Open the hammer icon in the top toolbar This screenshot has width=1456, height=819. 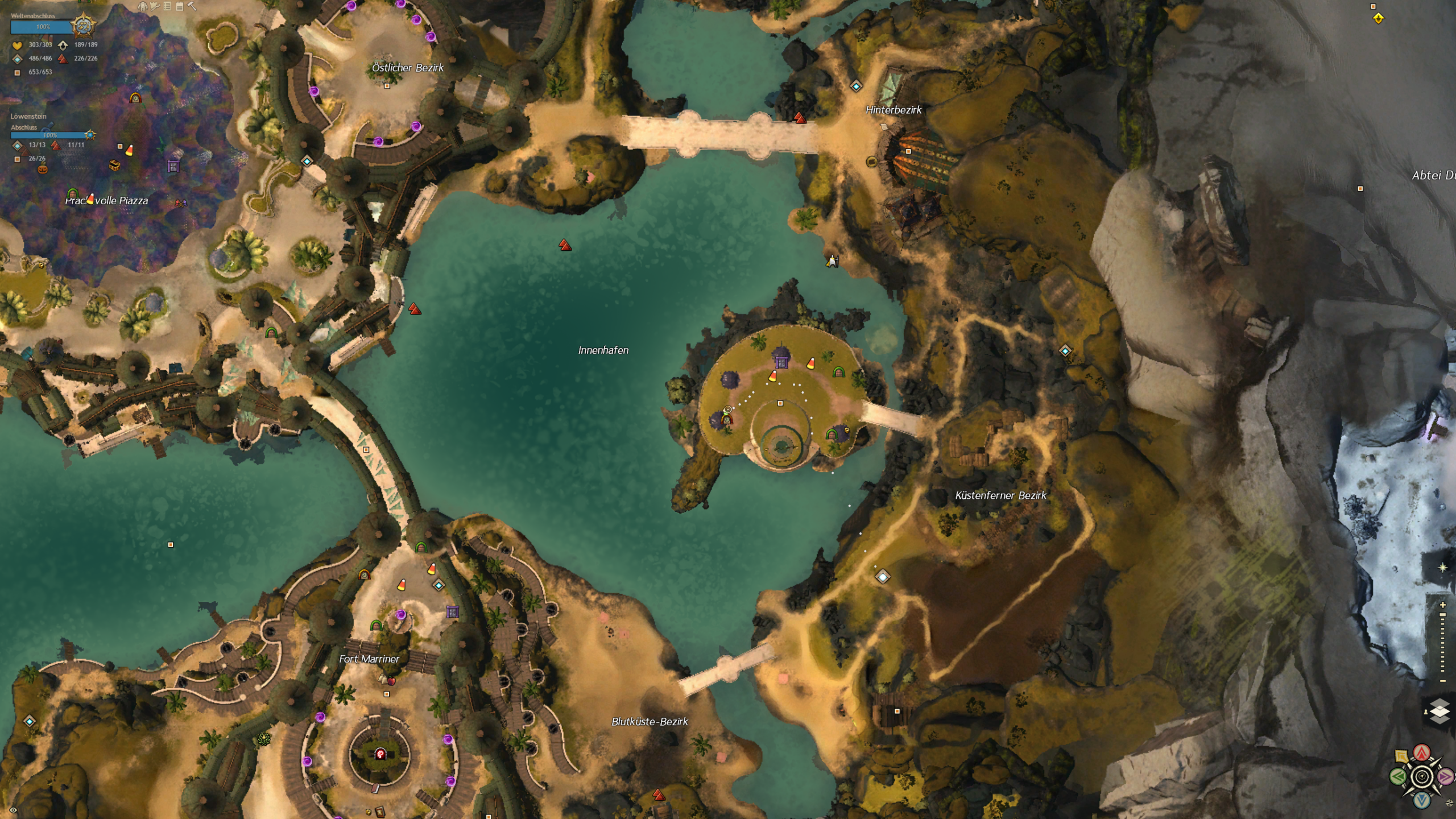192,7
